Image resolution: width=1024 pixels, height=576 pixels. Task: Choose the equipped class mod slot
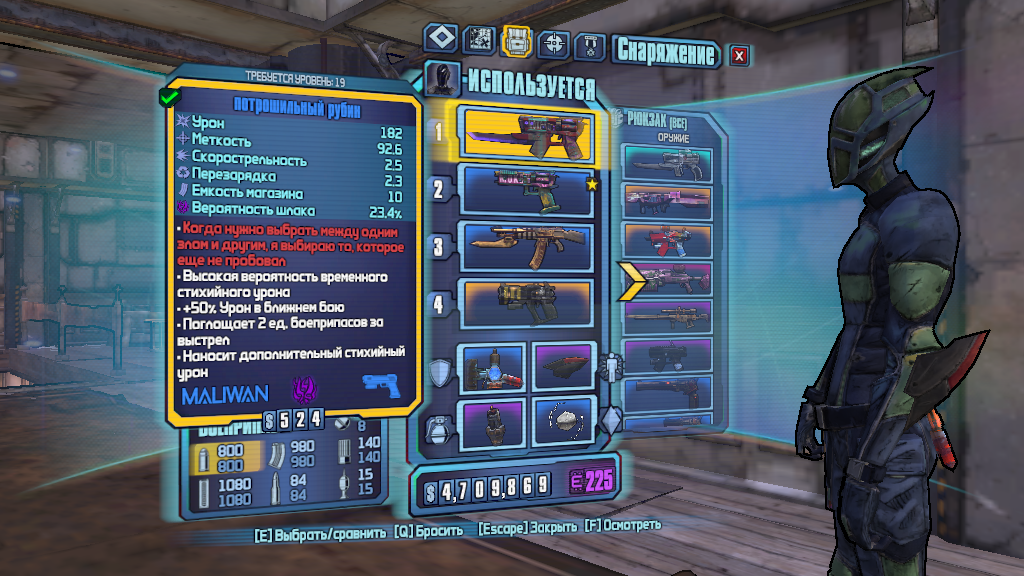pos(563,367)
